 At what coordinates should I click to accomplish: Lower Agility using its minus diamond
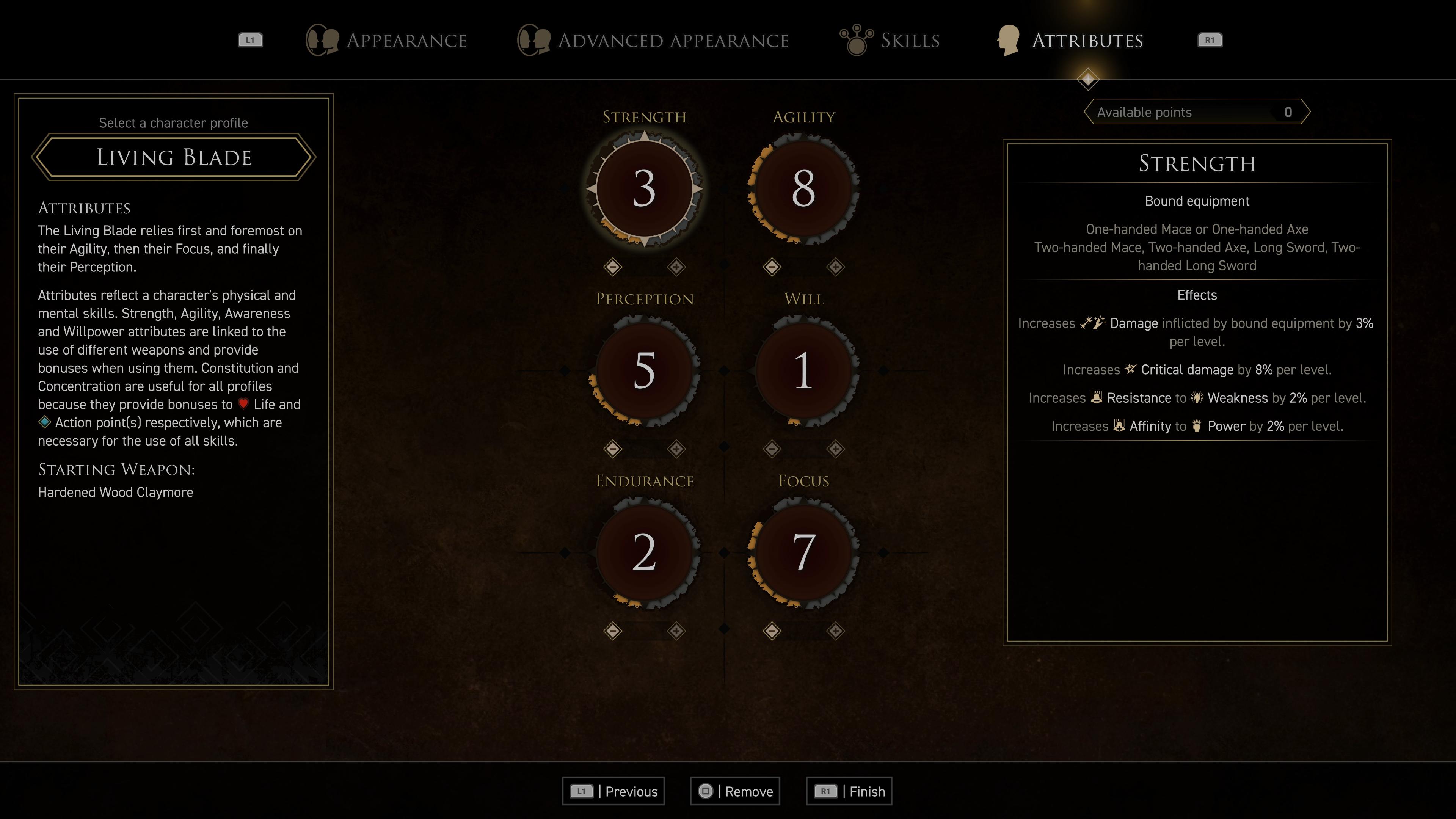pos(772,267)
